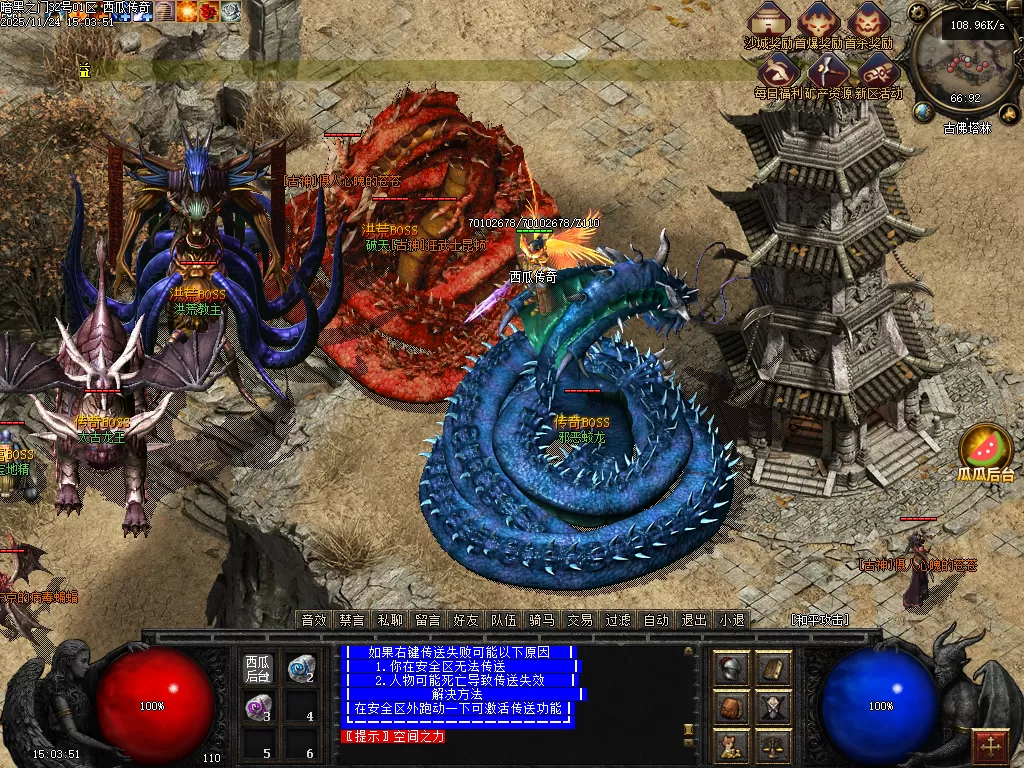The width and height of the screenshot is (1024, 768).
Task: Toggle 骑马 mount riding
Action: click(x=542, y=620)
